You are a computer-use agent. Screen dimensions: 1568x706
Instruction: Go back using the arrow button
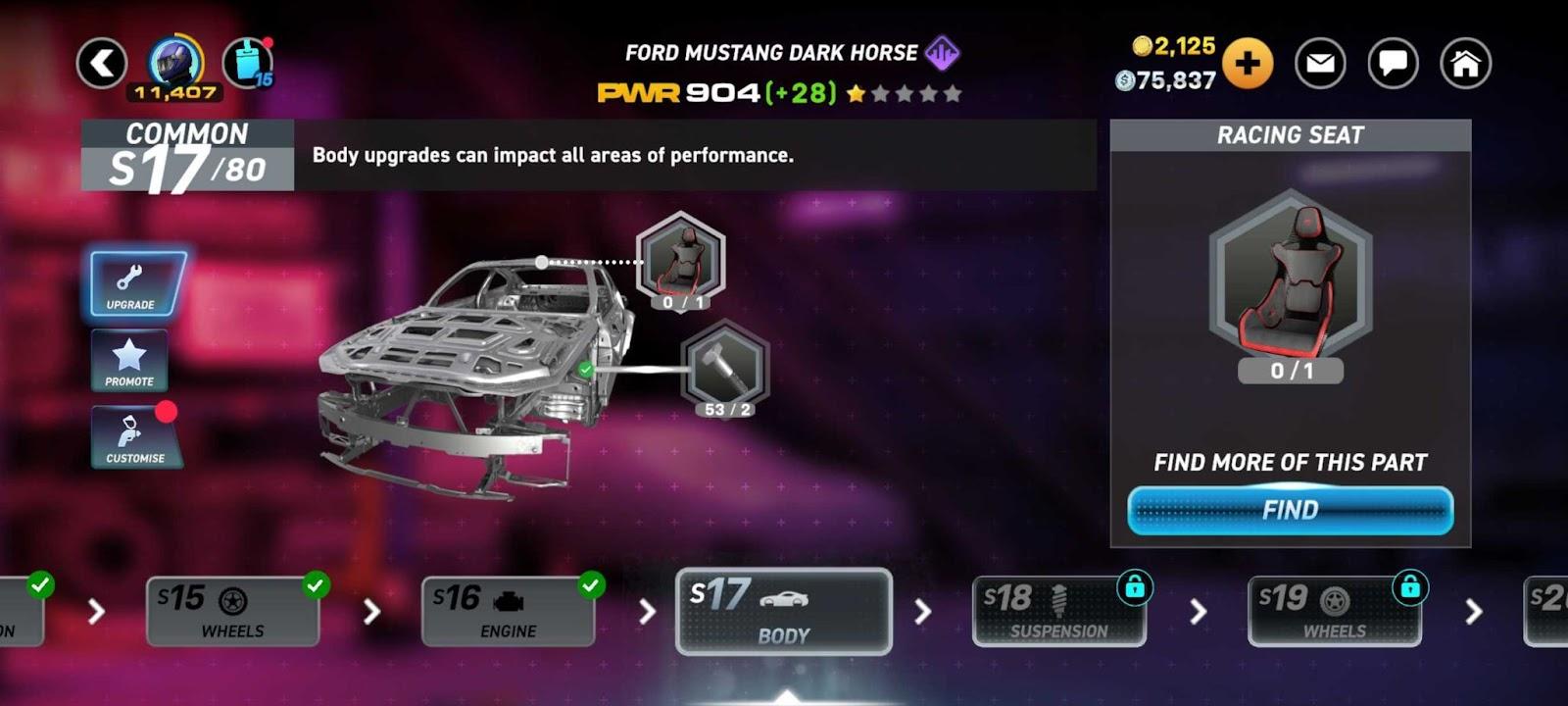point(102,64)
